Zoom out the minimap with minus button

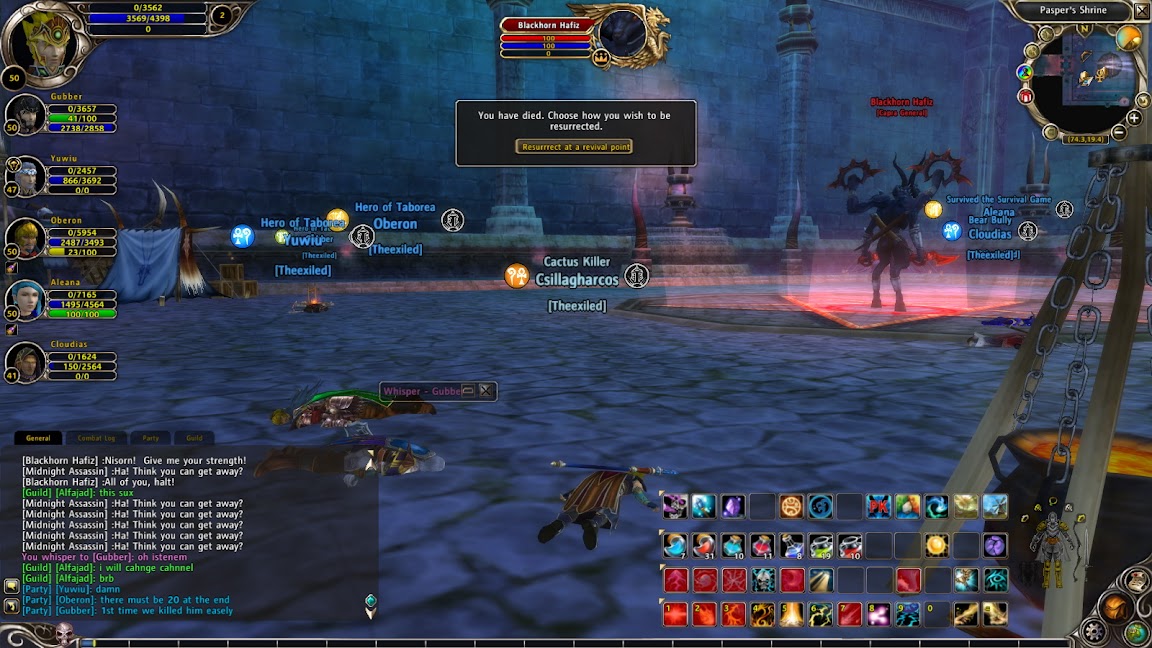[x=1119, y=132]
